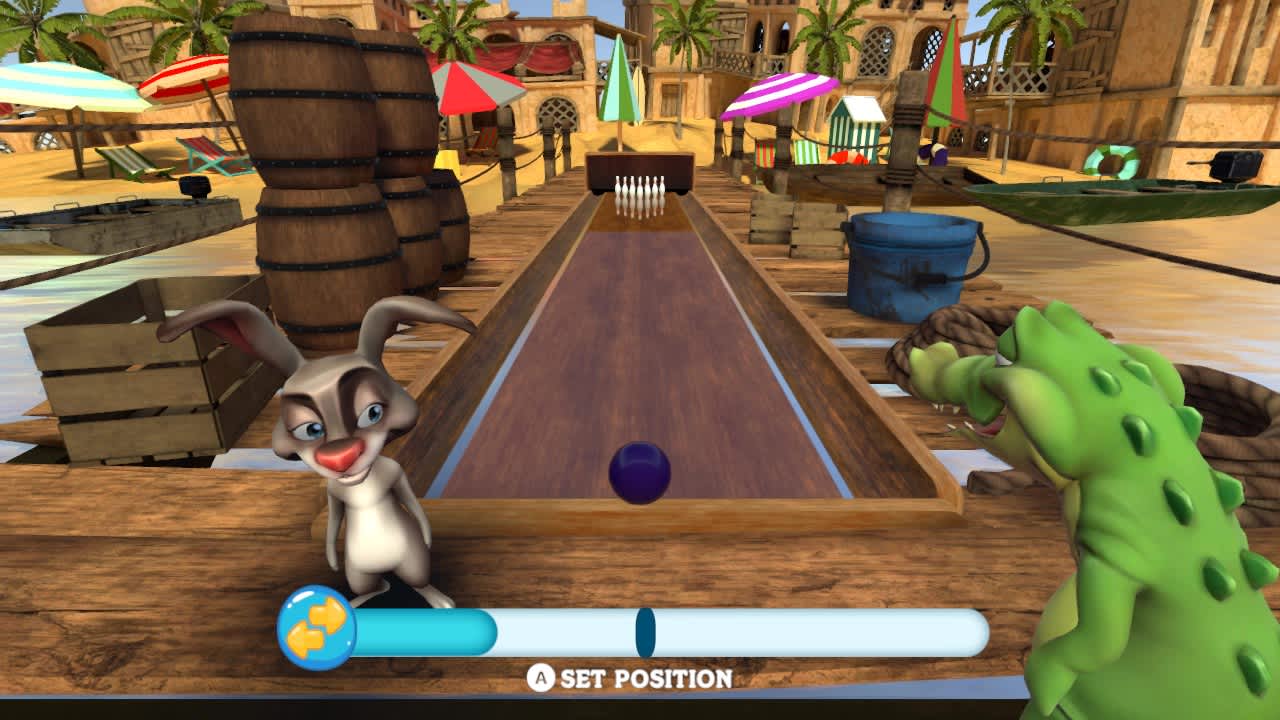Select the purple bowling ball on the lane

tap(640, 472)
